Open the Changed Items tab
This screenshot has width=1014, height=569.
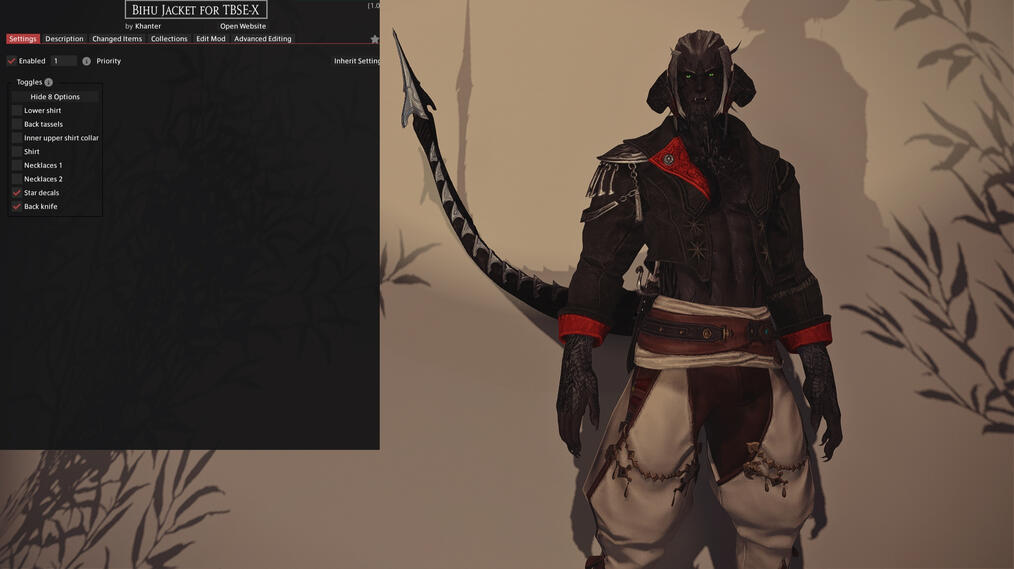[x=117, y=39]
